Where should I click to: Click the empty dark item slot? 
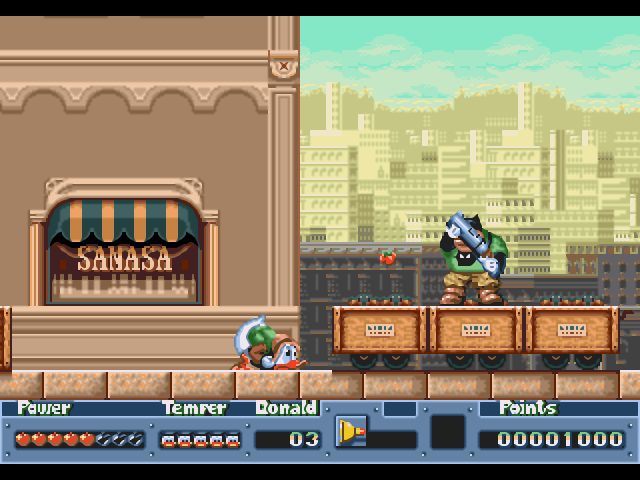click(447, 432)
